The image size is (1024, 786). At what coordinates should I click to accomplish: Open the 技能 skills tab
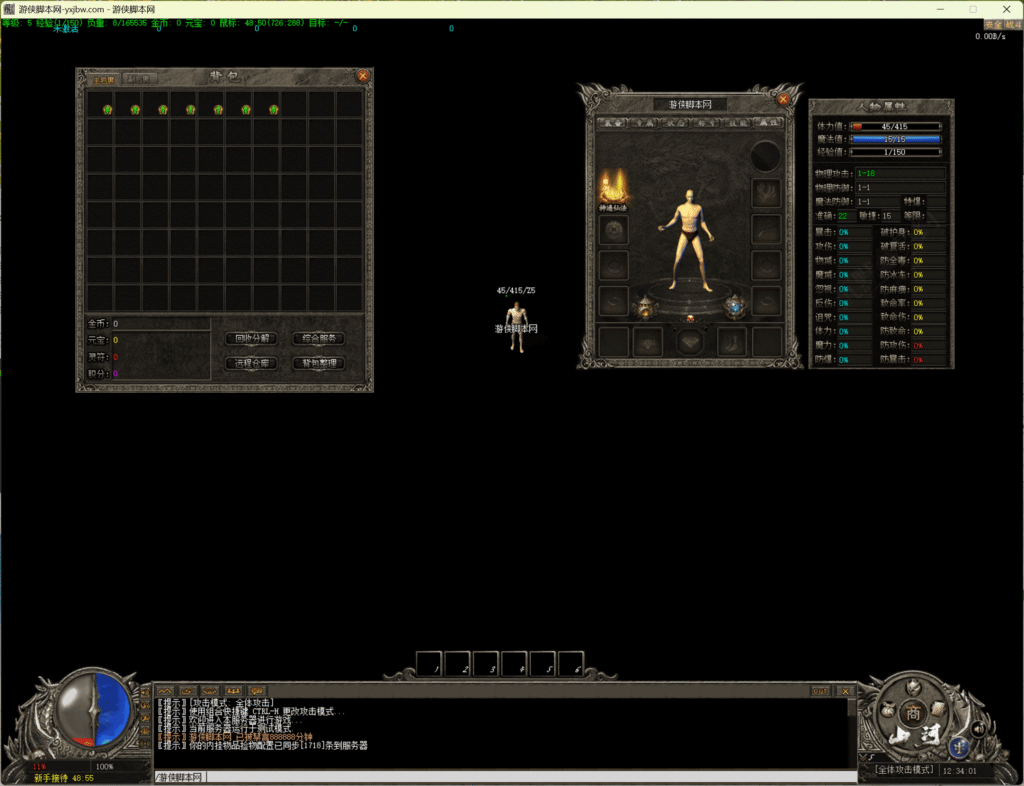click(736, 123)
